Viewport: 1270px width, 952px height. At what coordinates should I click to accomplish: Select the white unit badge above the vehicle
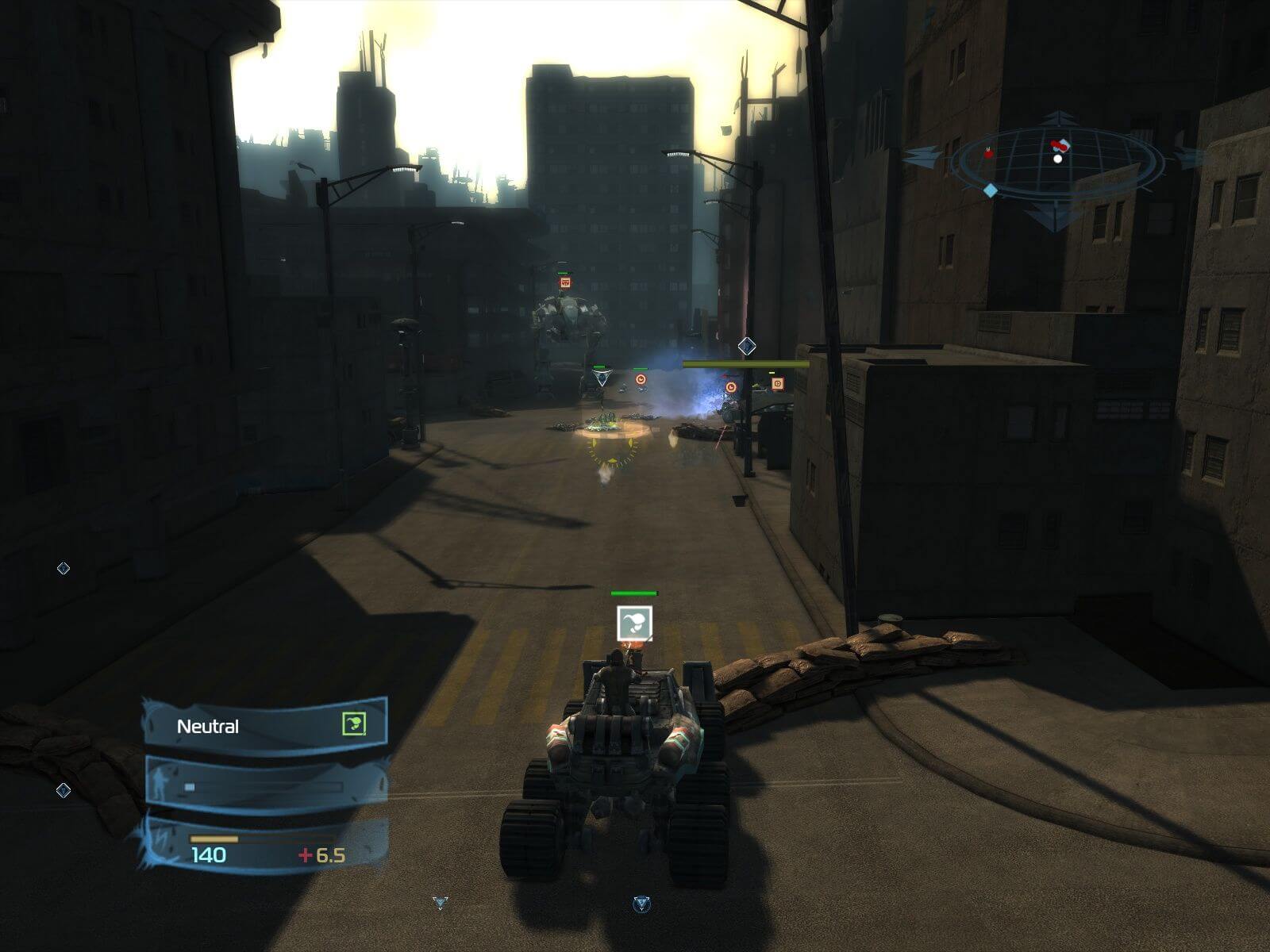(635, 623)
